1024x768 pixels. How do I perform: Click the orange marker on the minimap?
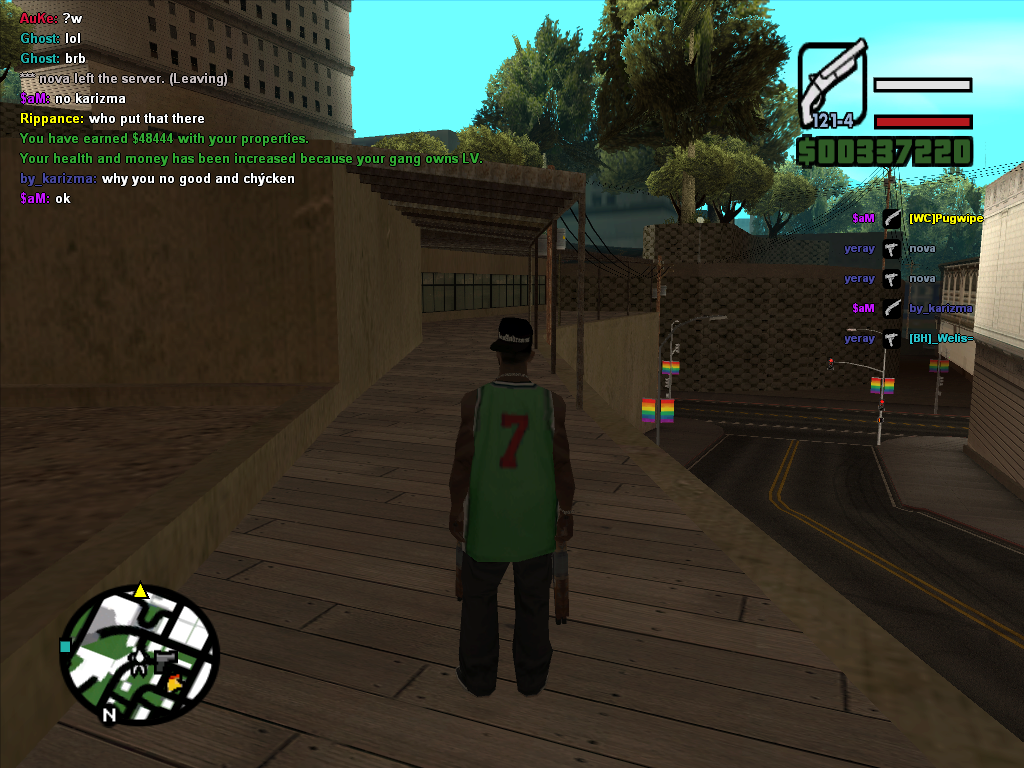pos(177,682)
